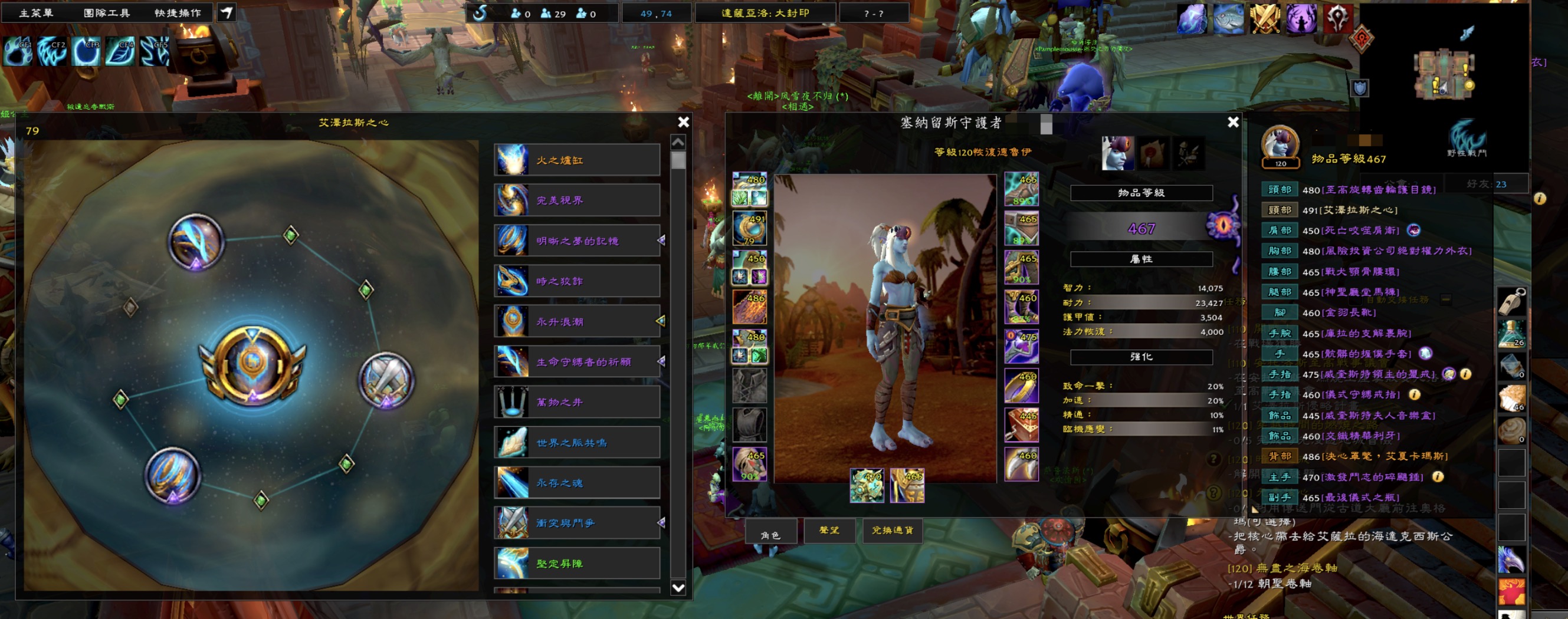1568x619 pixels.
Task: Open the 團隊工具 raid tools menu
Action: coord(107,13)
